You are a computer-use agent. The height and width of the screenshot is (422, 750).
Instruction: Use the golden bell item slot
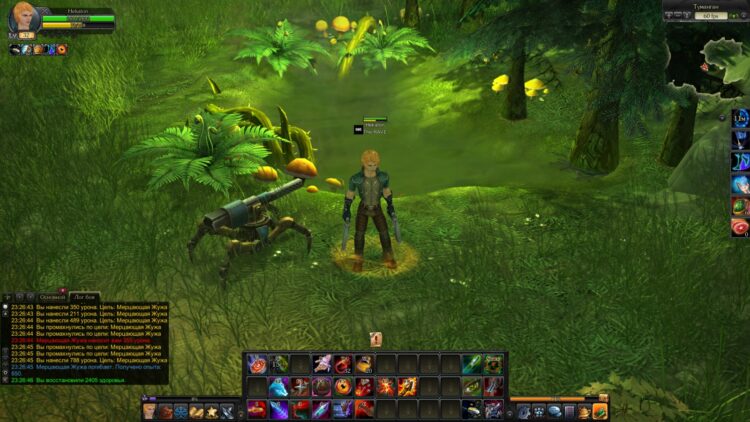click(365, 364)
